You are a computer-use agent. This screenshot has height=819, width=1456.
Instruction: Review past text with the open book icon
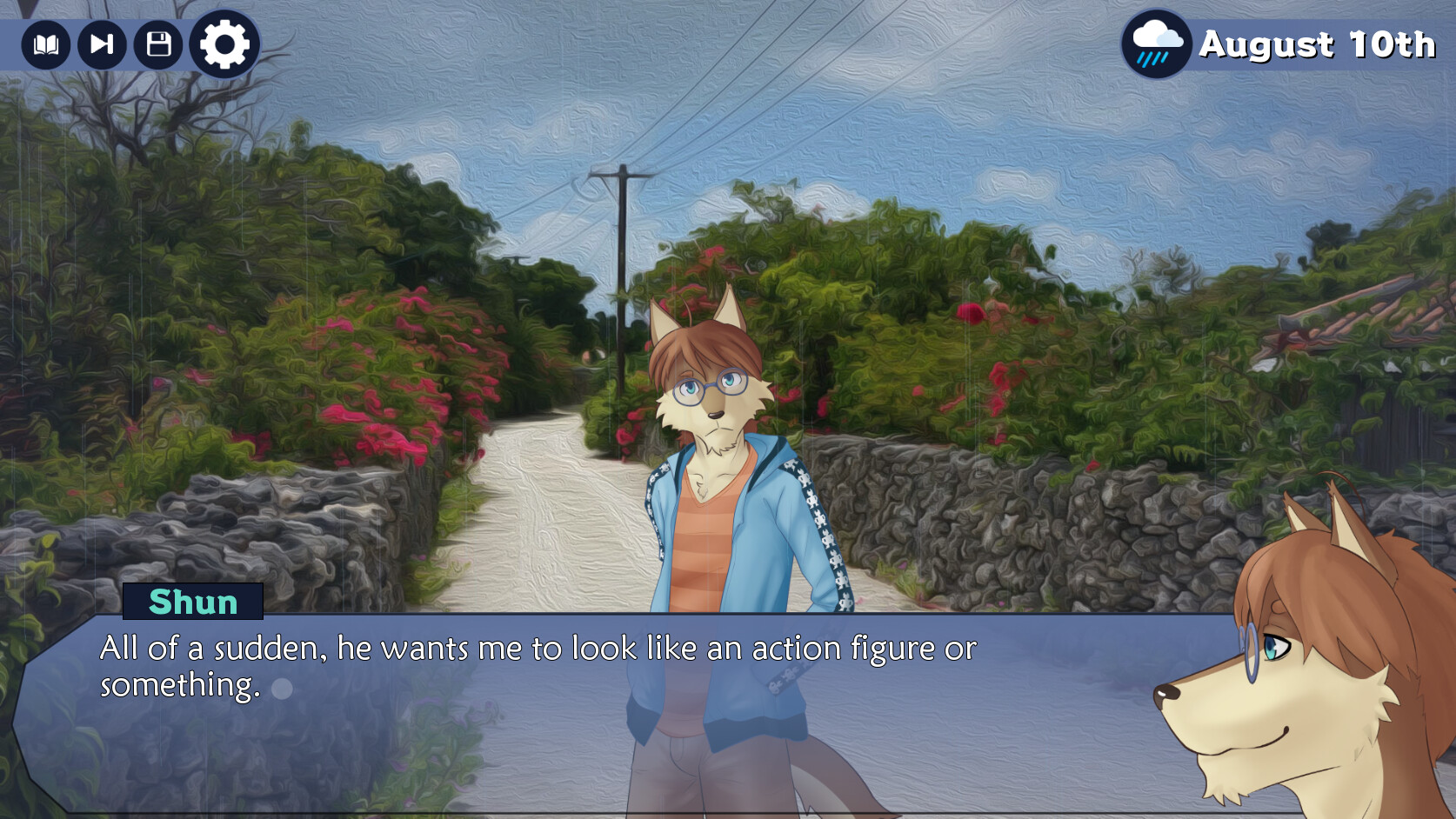[x=47, y=45]
